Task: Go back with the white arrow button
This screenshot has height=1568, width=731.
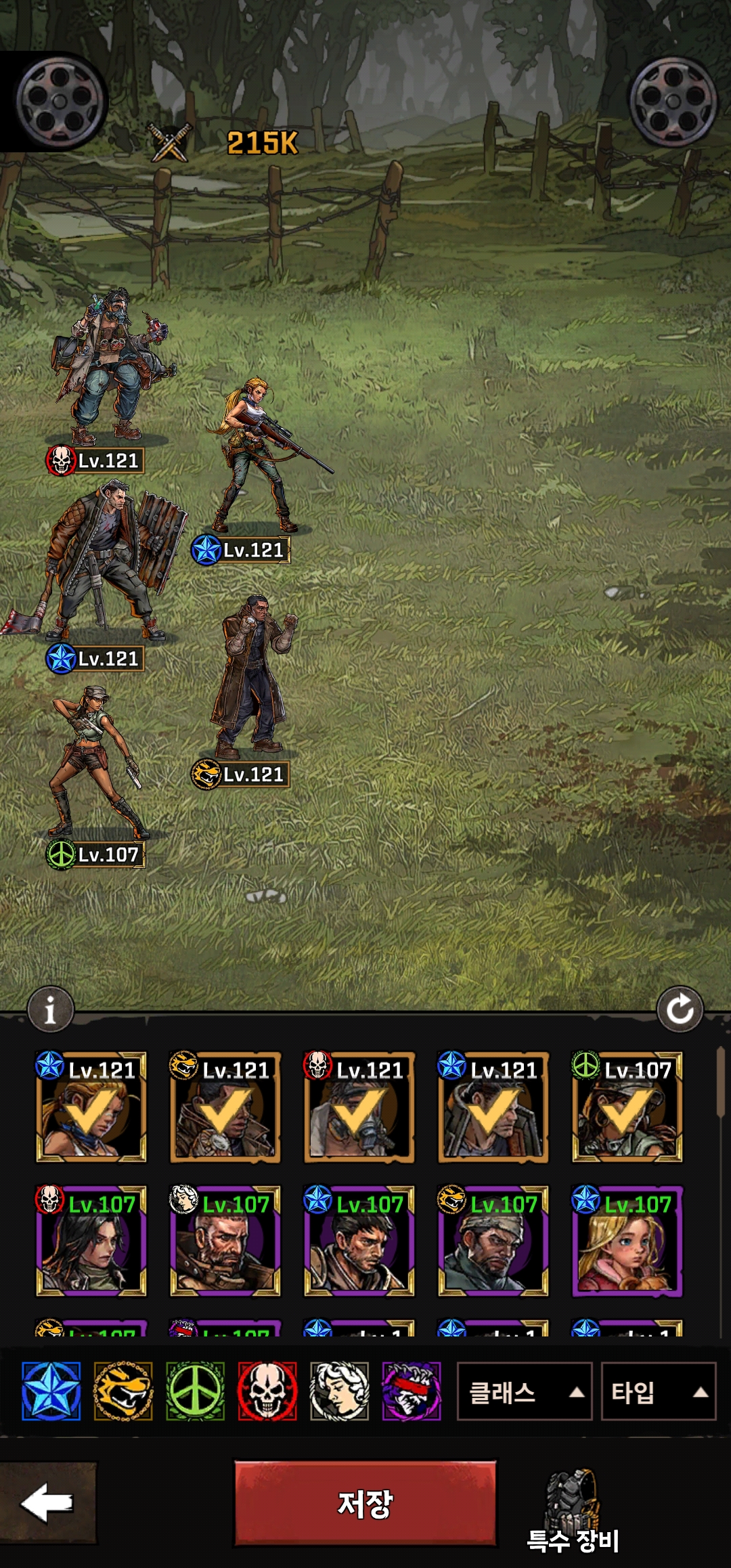Action: (x=47, y=1502)
